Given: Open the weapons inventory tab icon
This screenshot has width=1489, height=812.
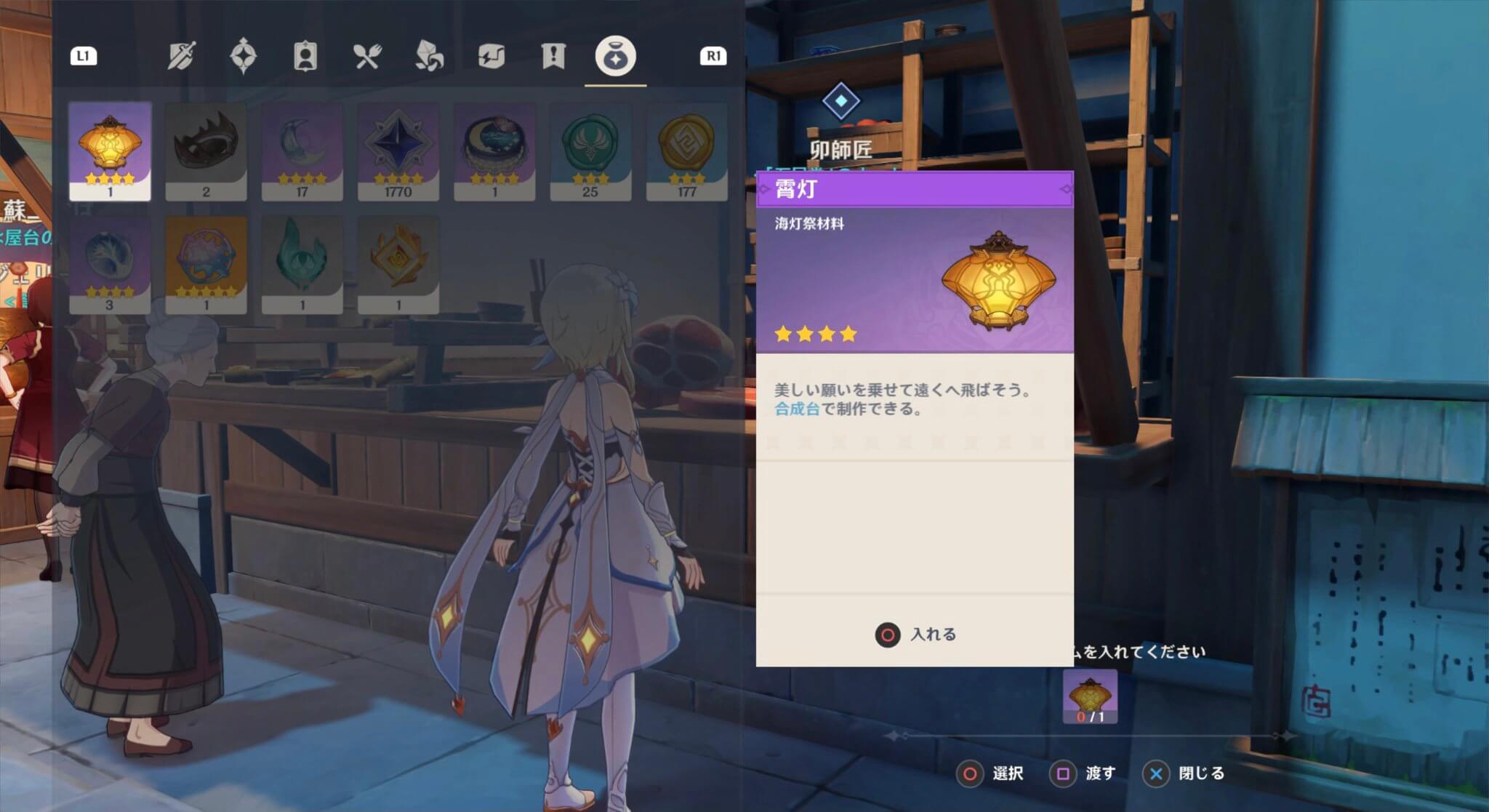Looking at the screenshot, I should point(180,55).
